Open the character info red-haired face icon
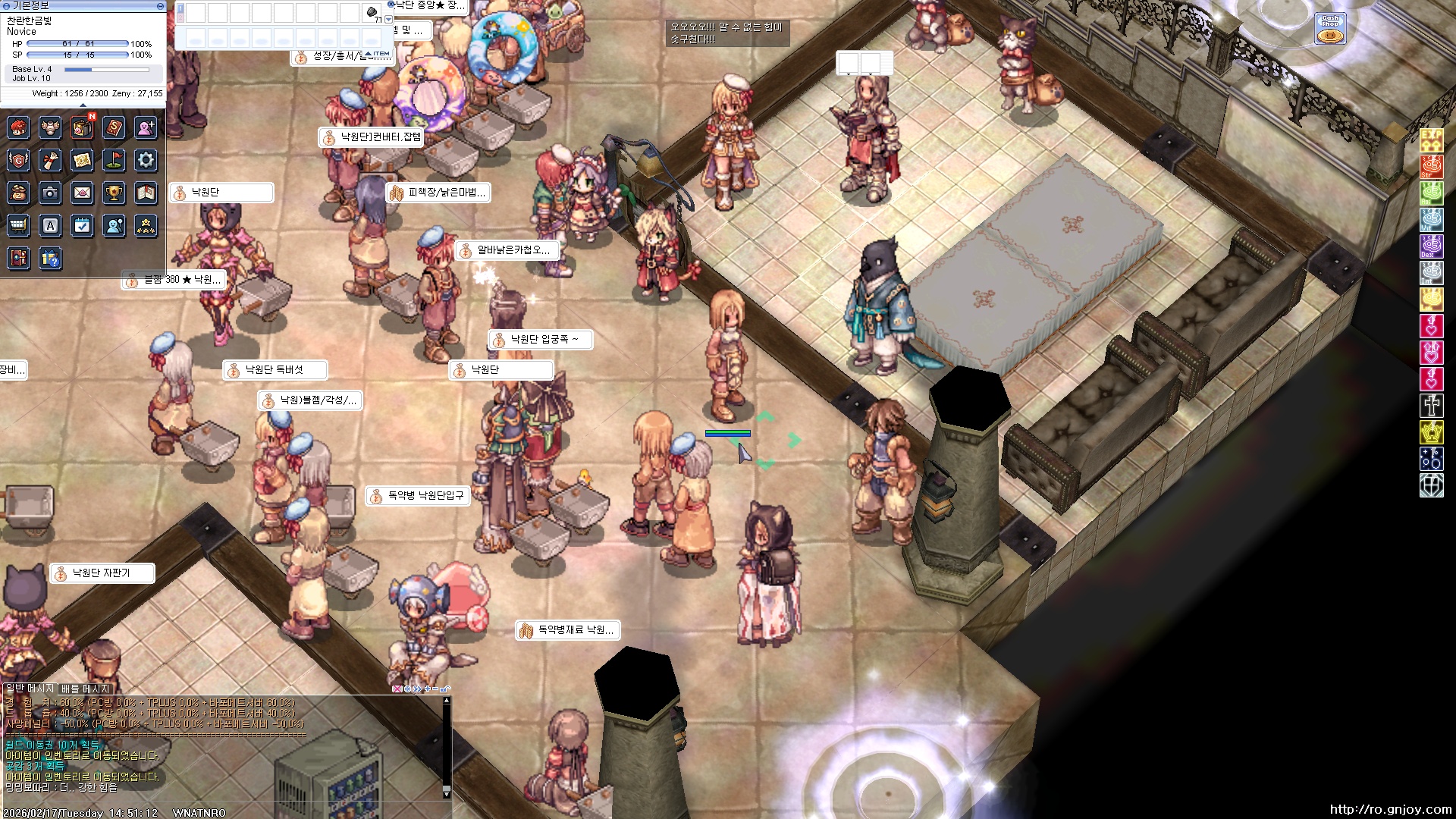The image size is (1456, 819). (18, 127)
